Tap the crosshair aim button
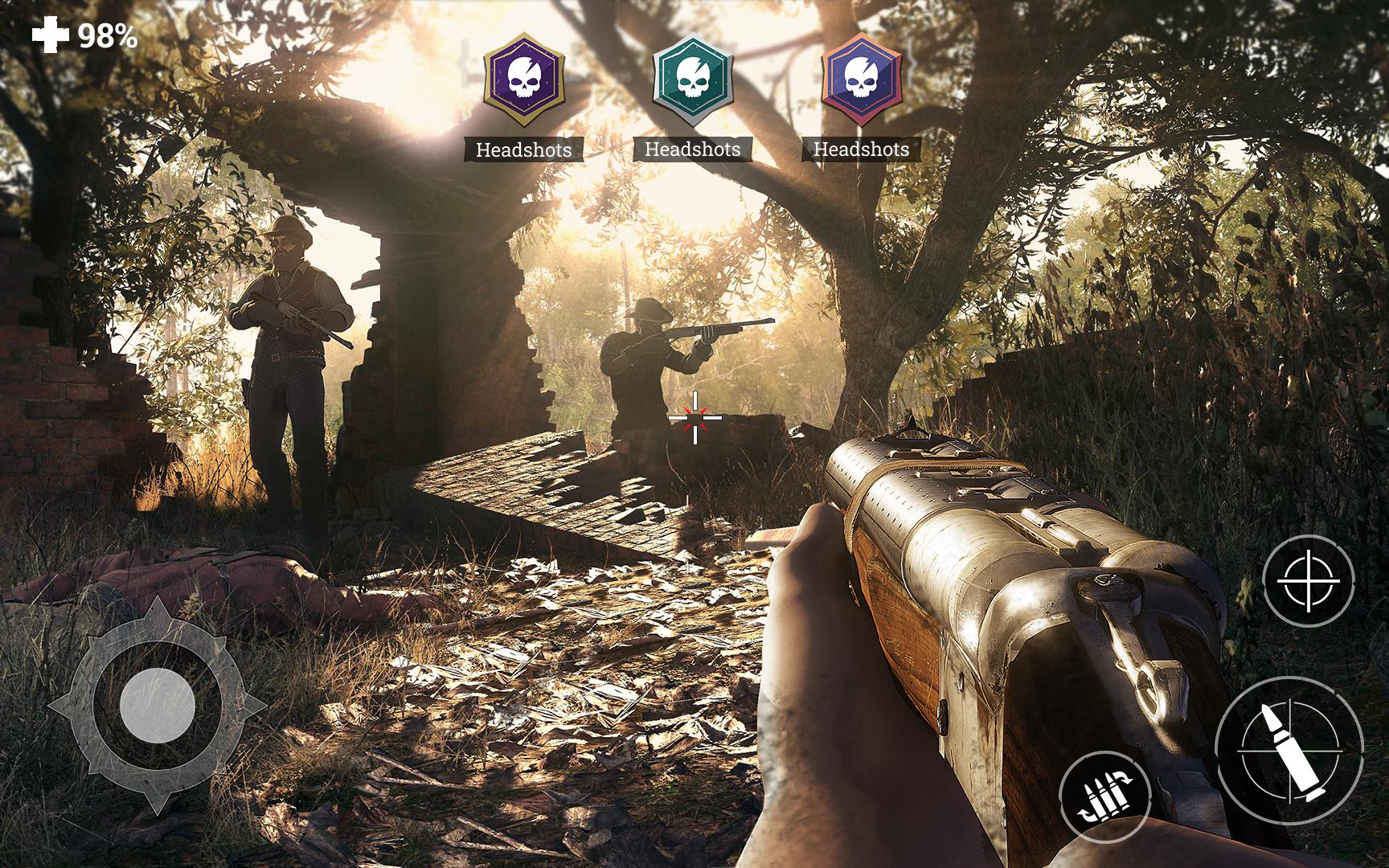The height and width of the screenshot is (868, 1389). (1308, 580)
